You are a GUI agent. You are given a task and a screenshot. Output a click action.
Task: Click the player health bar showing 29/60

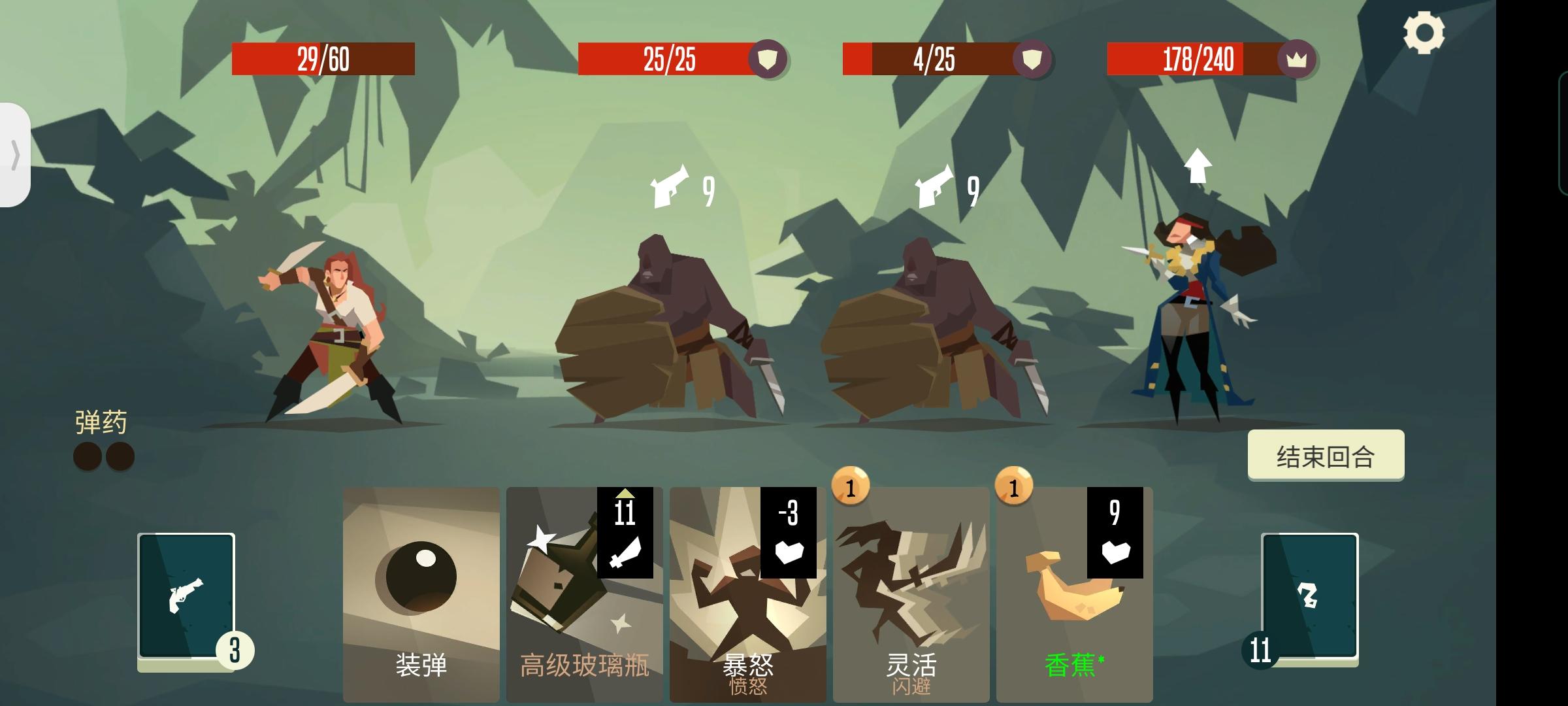click(323, 60)
